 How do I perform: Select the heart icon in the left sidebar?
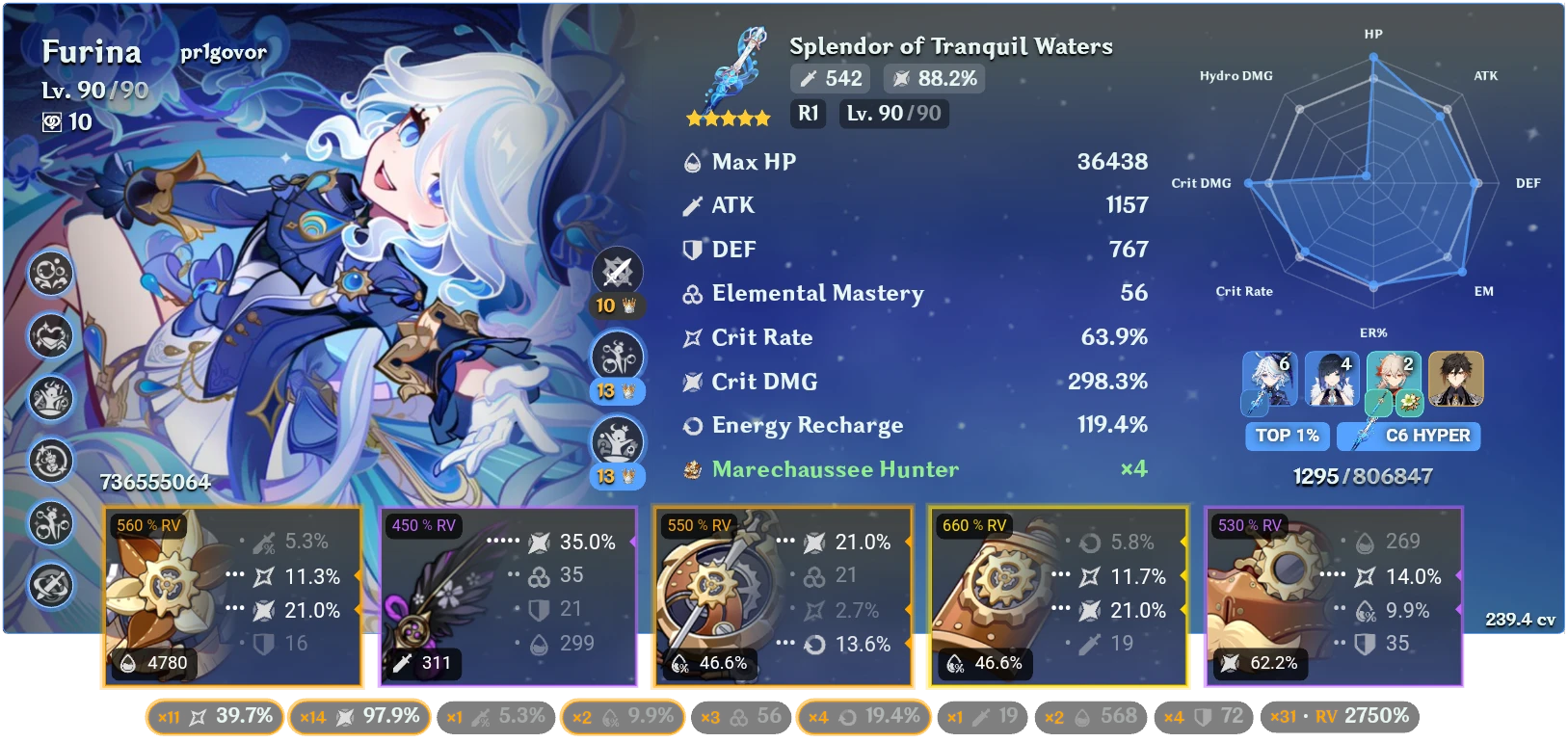[52, 335]
